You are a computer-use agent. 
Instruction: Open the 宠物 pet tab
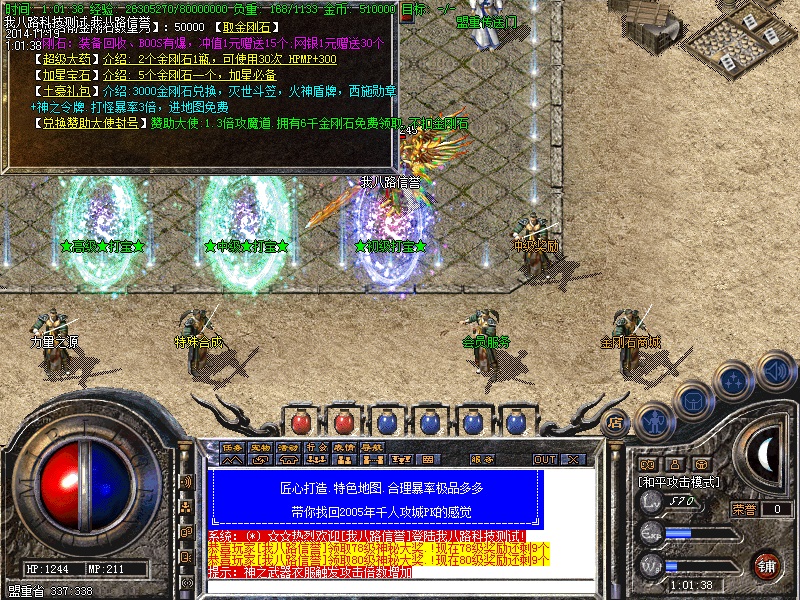click(x=260, y=447)
